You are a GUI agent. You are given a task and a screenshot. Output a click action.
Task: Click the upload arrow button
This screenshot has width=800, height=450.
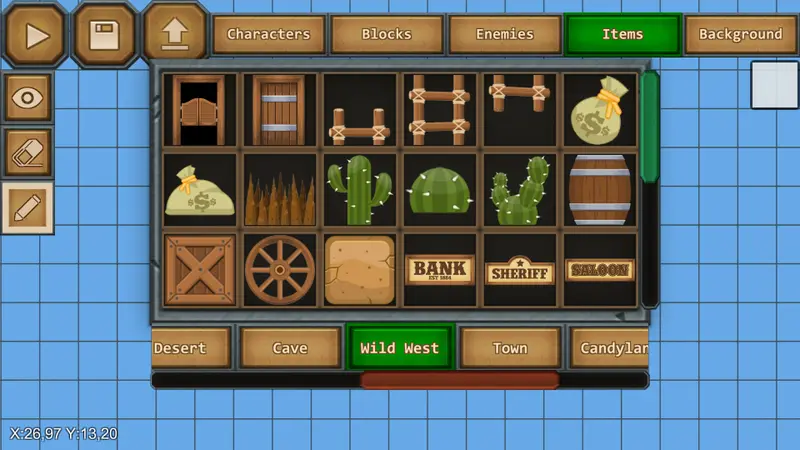tap(174, 33)
